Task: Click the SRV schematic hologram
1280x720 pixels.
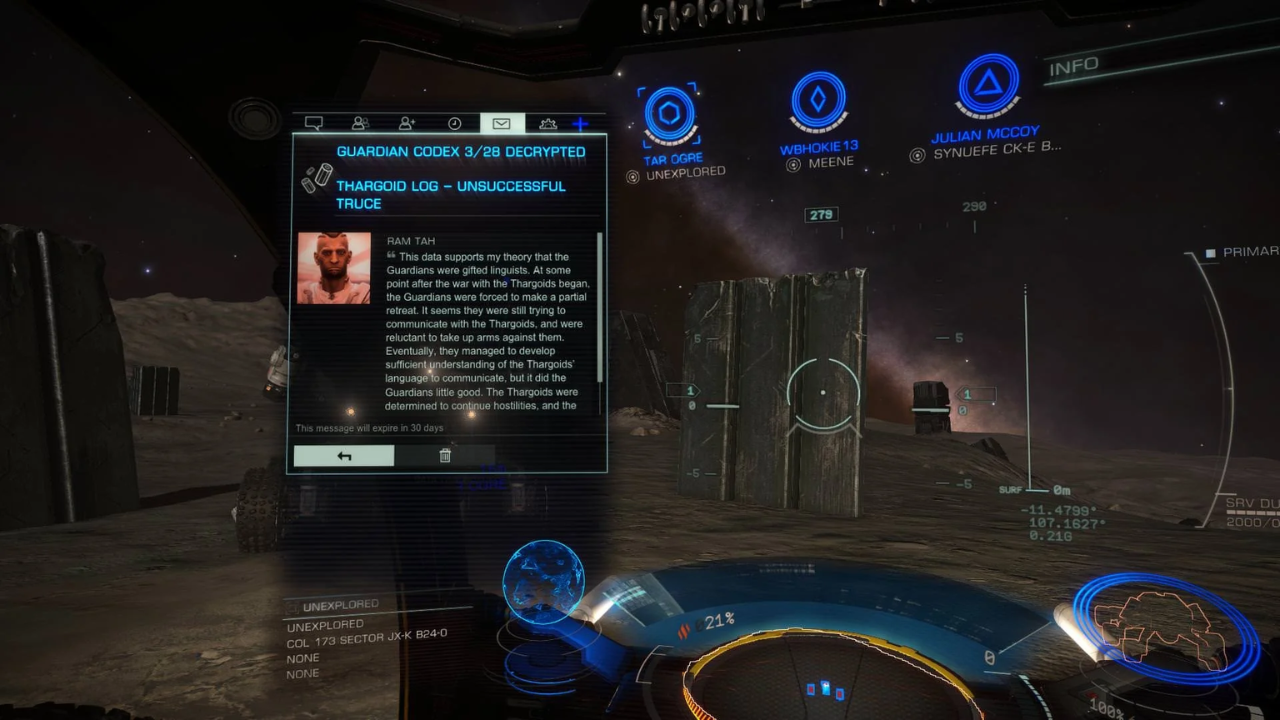Action: click(x=1161, y=627)
